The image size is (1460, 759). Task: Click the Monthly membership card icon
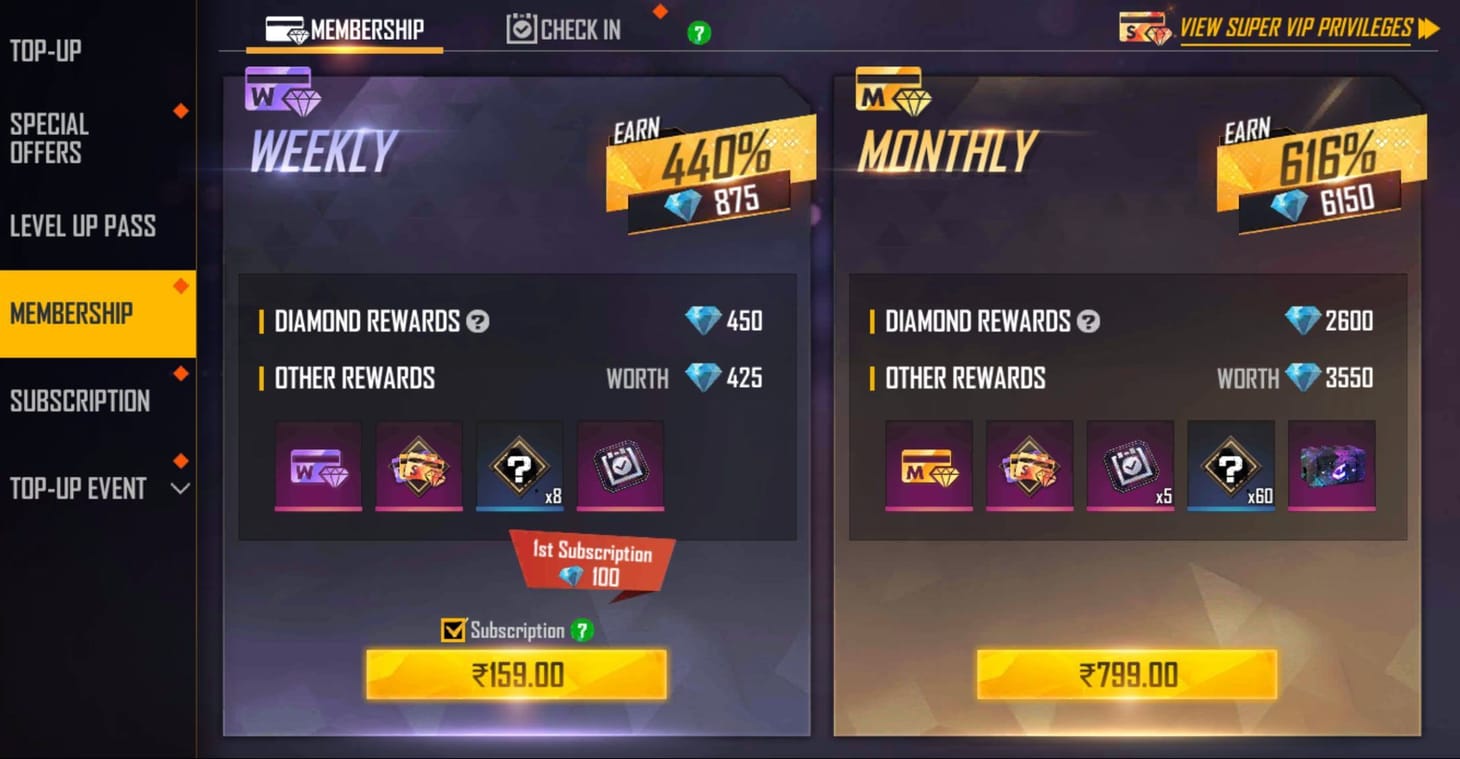pyautogui.click(x=893, y=92)
